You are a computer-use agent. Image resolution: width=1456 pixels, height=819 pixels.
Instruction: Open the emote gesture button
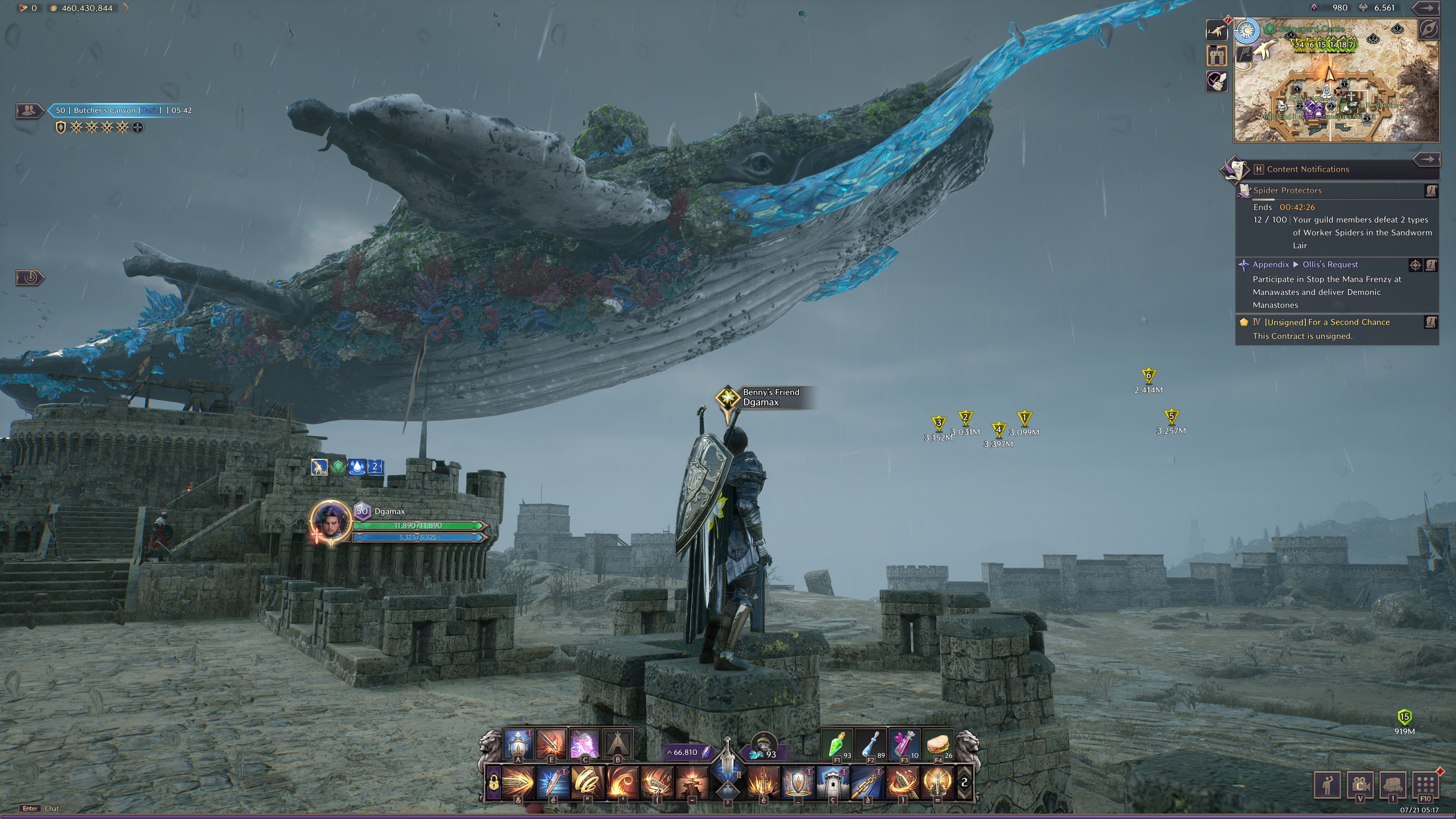pos(1327,784)
